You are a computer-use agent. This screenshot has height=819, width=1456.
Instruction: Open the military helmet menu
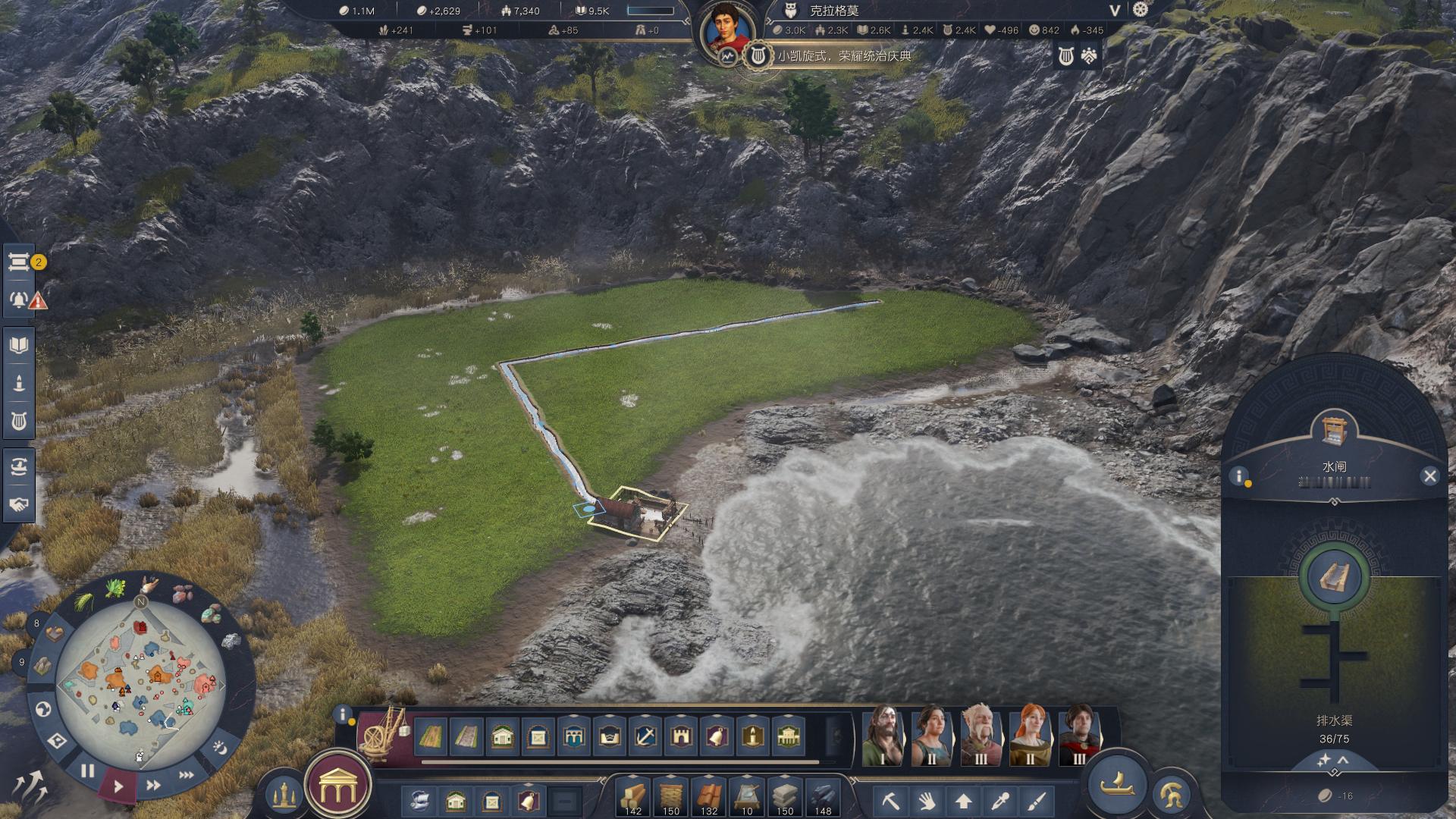click(x=1172, y=795)
